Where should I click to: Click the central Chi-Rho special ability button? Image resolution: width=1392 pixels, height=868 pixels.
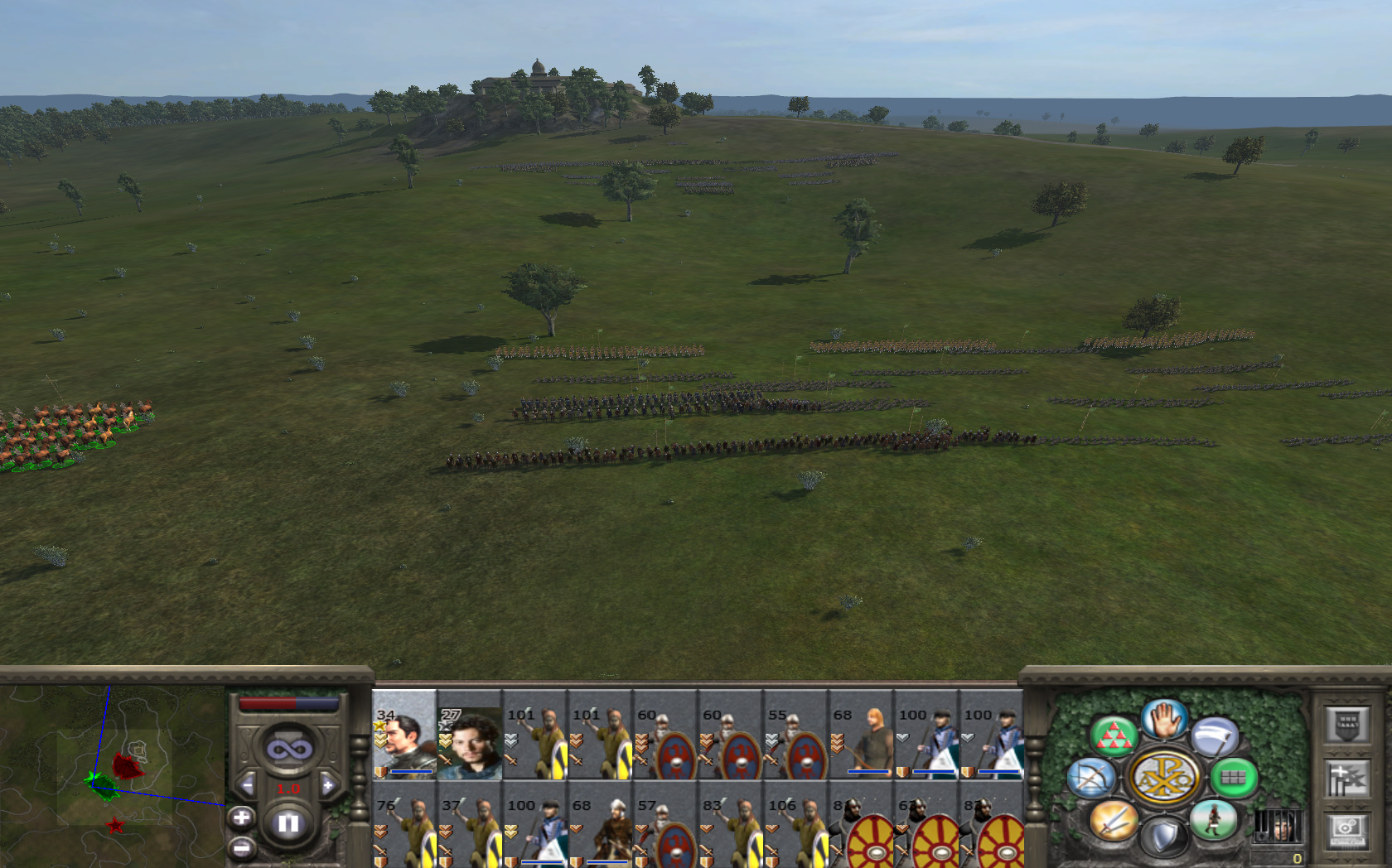coord(1164,778)
